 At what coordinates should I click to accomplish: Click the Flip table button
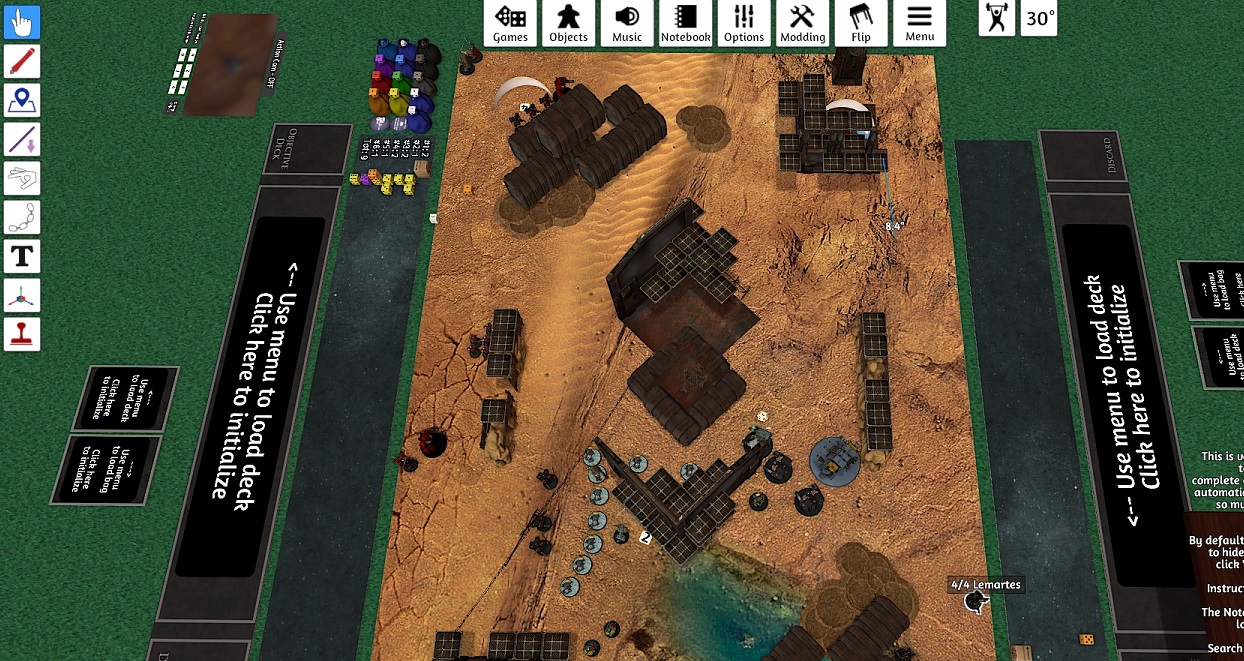861,23
